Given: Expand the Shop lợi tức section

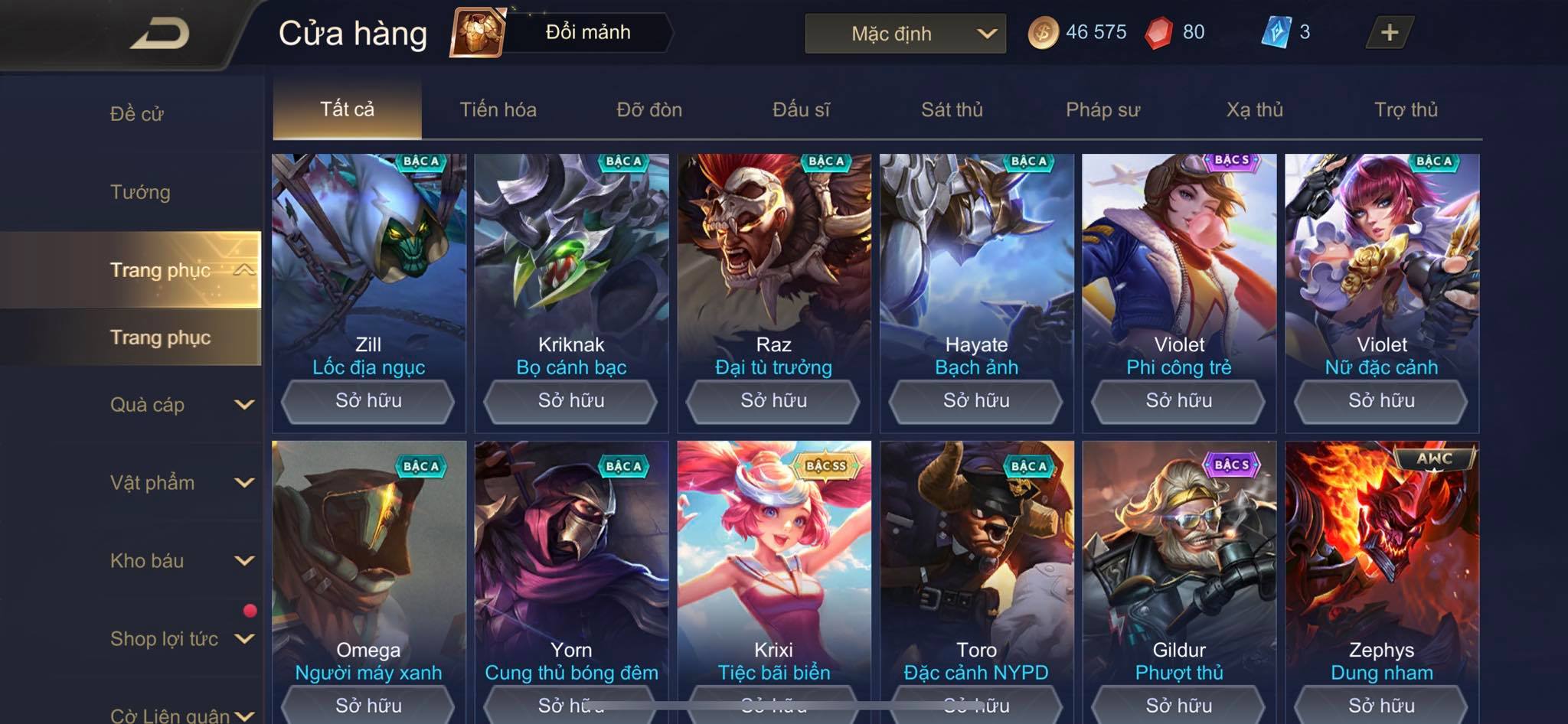Looking at the screenshot, I should point(181,639).
